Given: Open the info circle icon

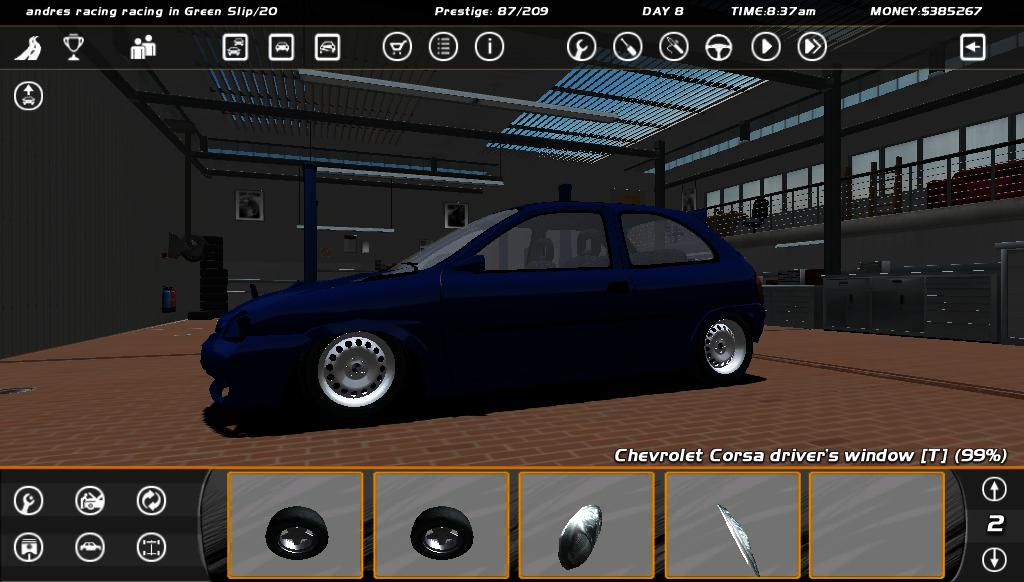Looking at the screenshot, I should (489, 47).
